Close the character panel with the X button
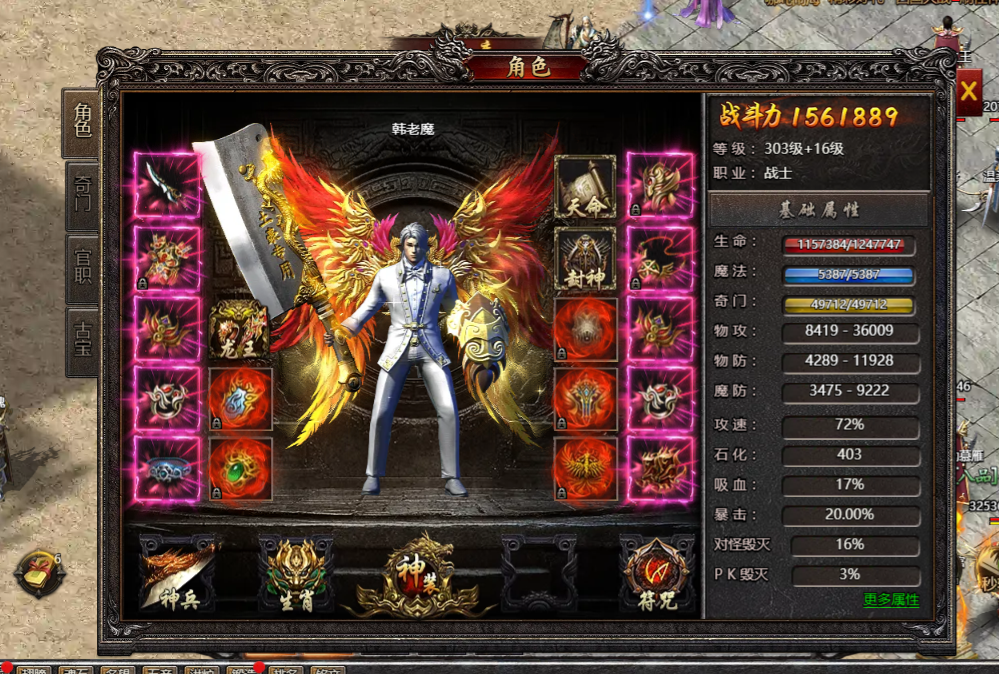Viewport: 999px width, 674px height. (968, 93)
